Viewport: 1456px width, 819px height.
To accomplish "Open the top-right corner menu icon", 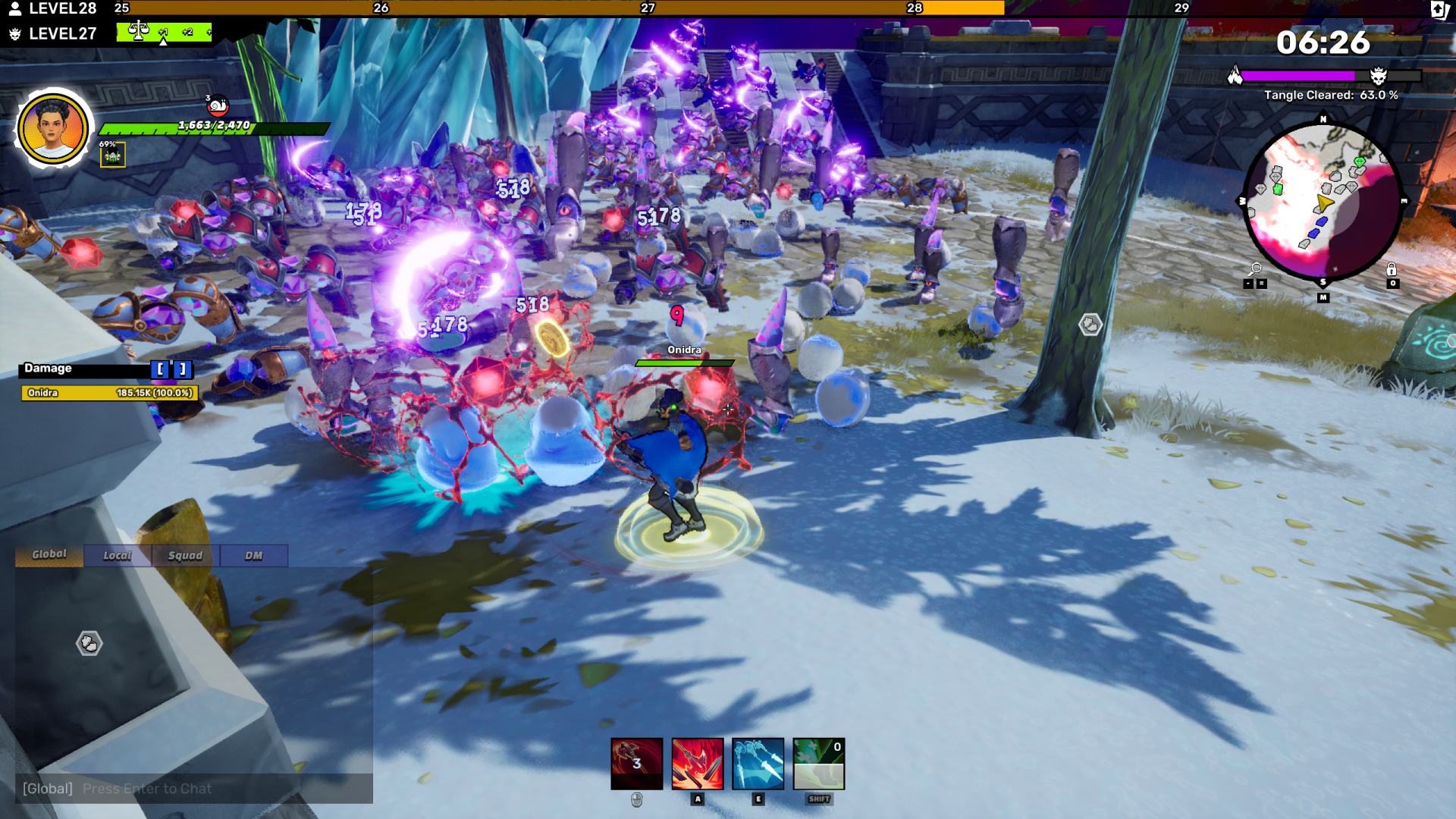I will [x=1439, y=9].
